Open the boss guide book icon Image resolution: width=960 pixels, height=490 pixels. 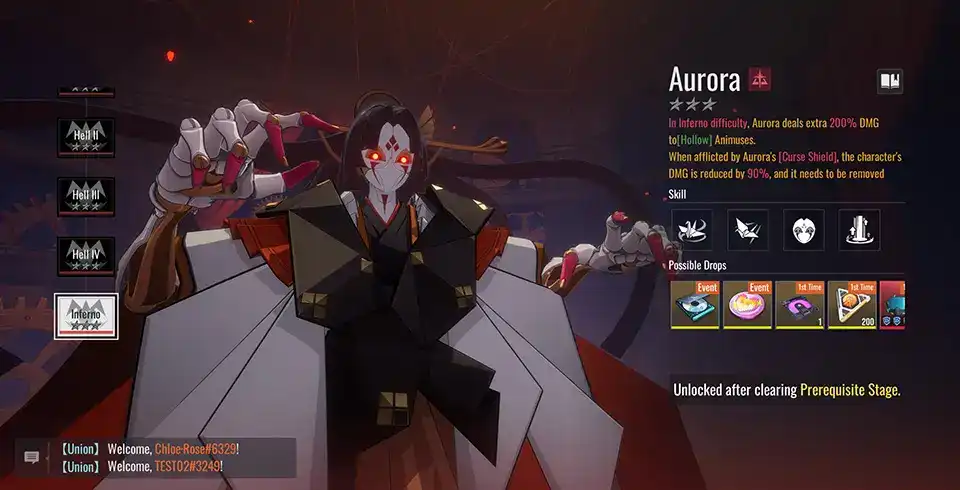coord(889,81)
